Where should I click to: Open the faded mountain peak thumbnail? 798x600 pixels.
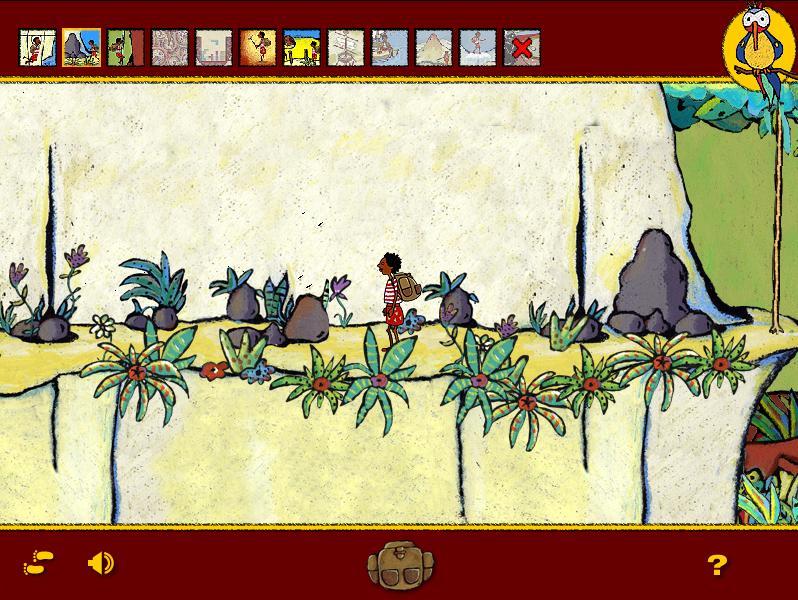point(433,47)
